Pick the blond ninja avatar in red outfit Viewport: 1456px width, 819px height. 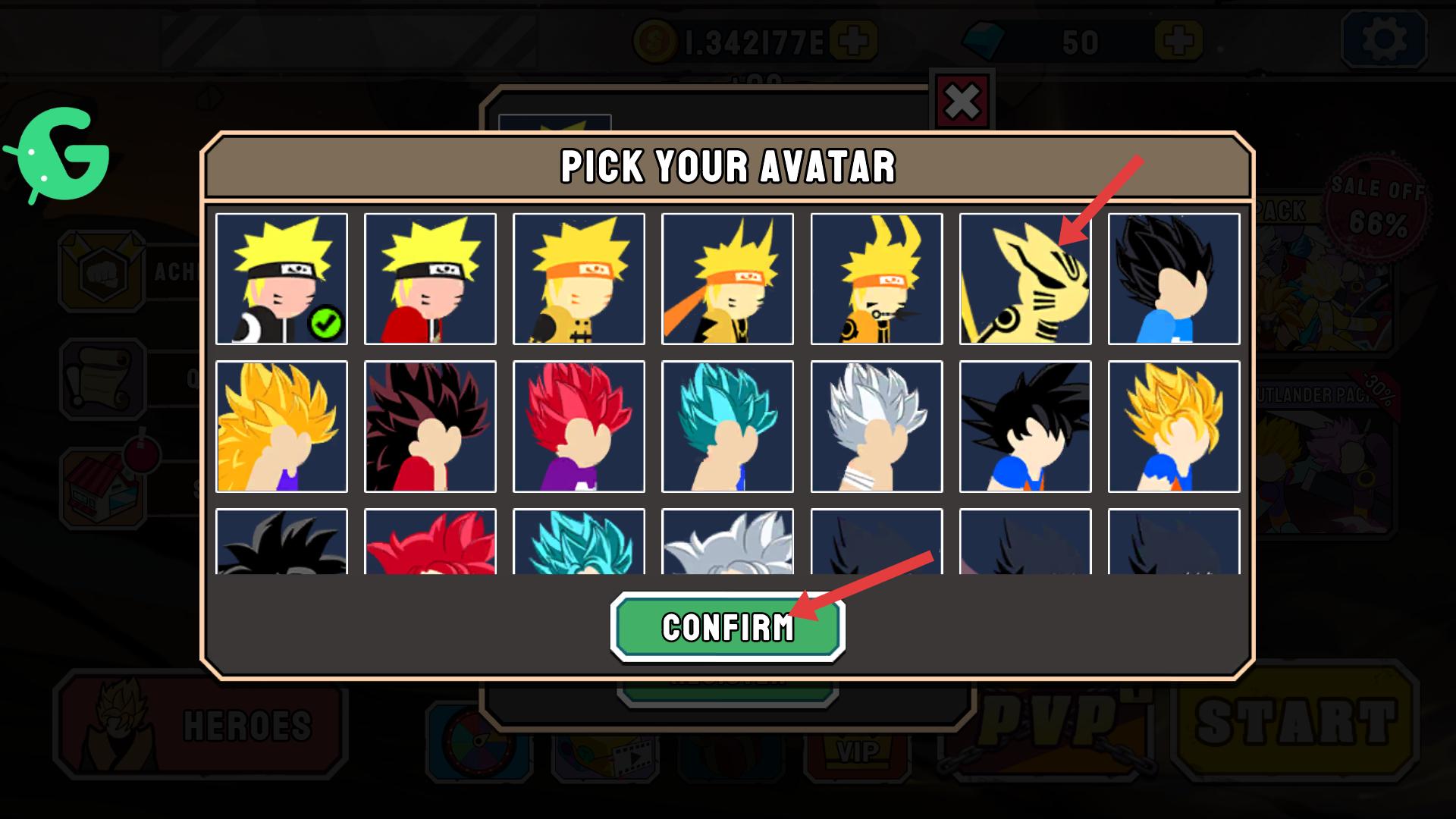pos(430,279)
